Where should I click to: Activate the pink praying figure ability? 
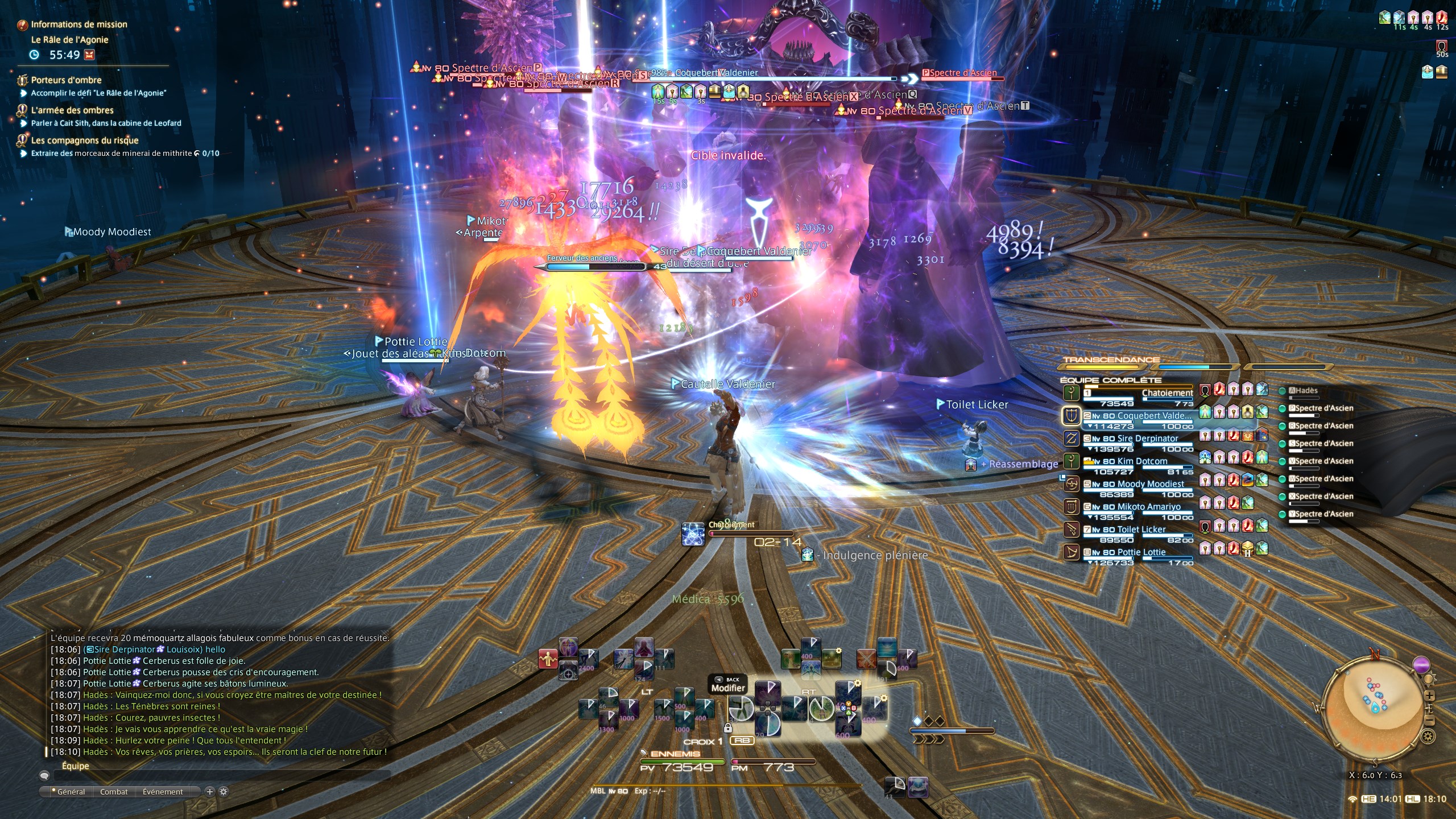(x=643, y=648)
